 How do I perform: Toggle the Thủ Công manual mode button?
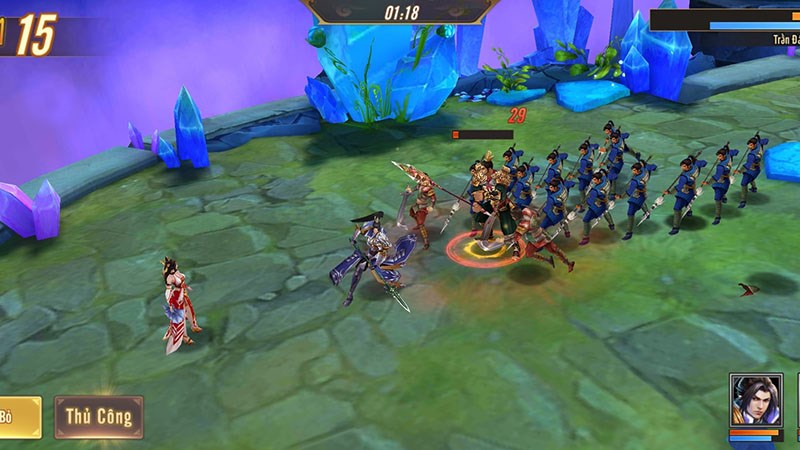(x=98, y=417)
